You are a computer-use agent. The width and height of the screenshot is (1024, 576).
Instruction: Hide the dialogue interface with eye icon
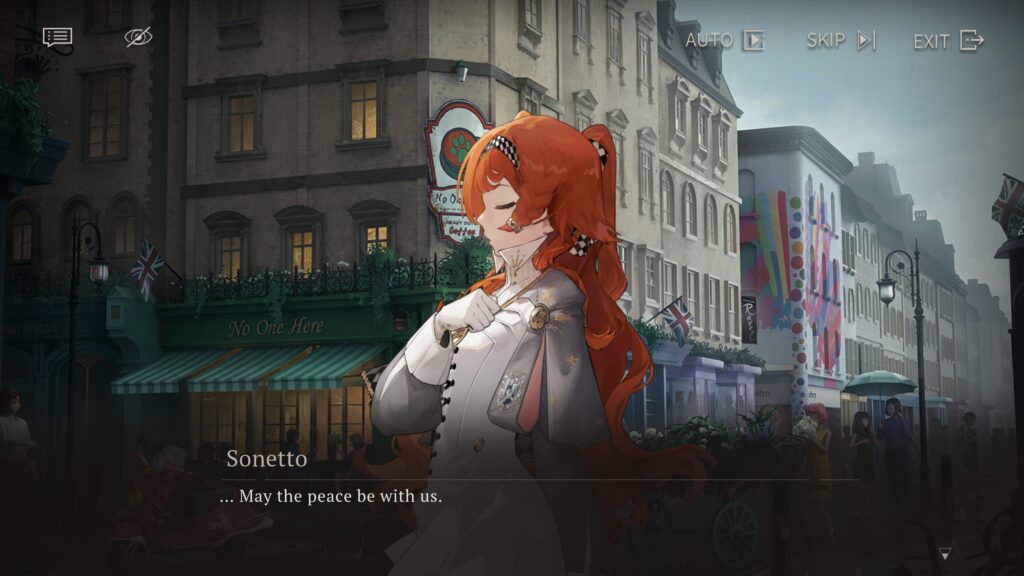138,37
